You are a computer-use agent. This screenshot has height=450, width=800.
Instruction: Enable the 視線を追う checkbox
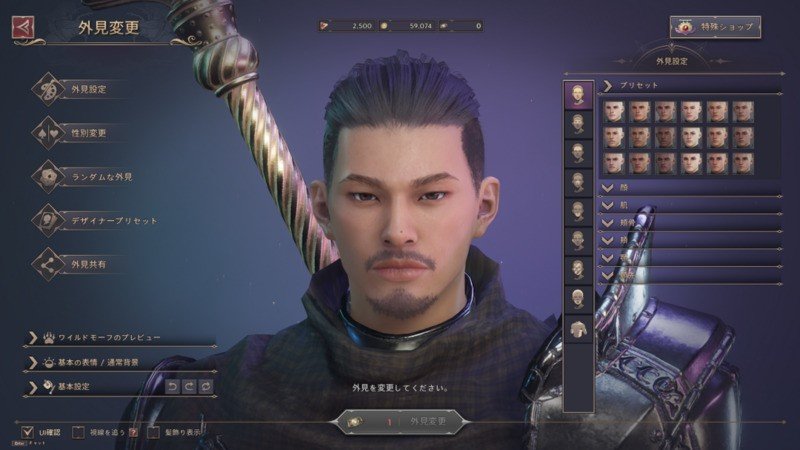tap(79, 432)
